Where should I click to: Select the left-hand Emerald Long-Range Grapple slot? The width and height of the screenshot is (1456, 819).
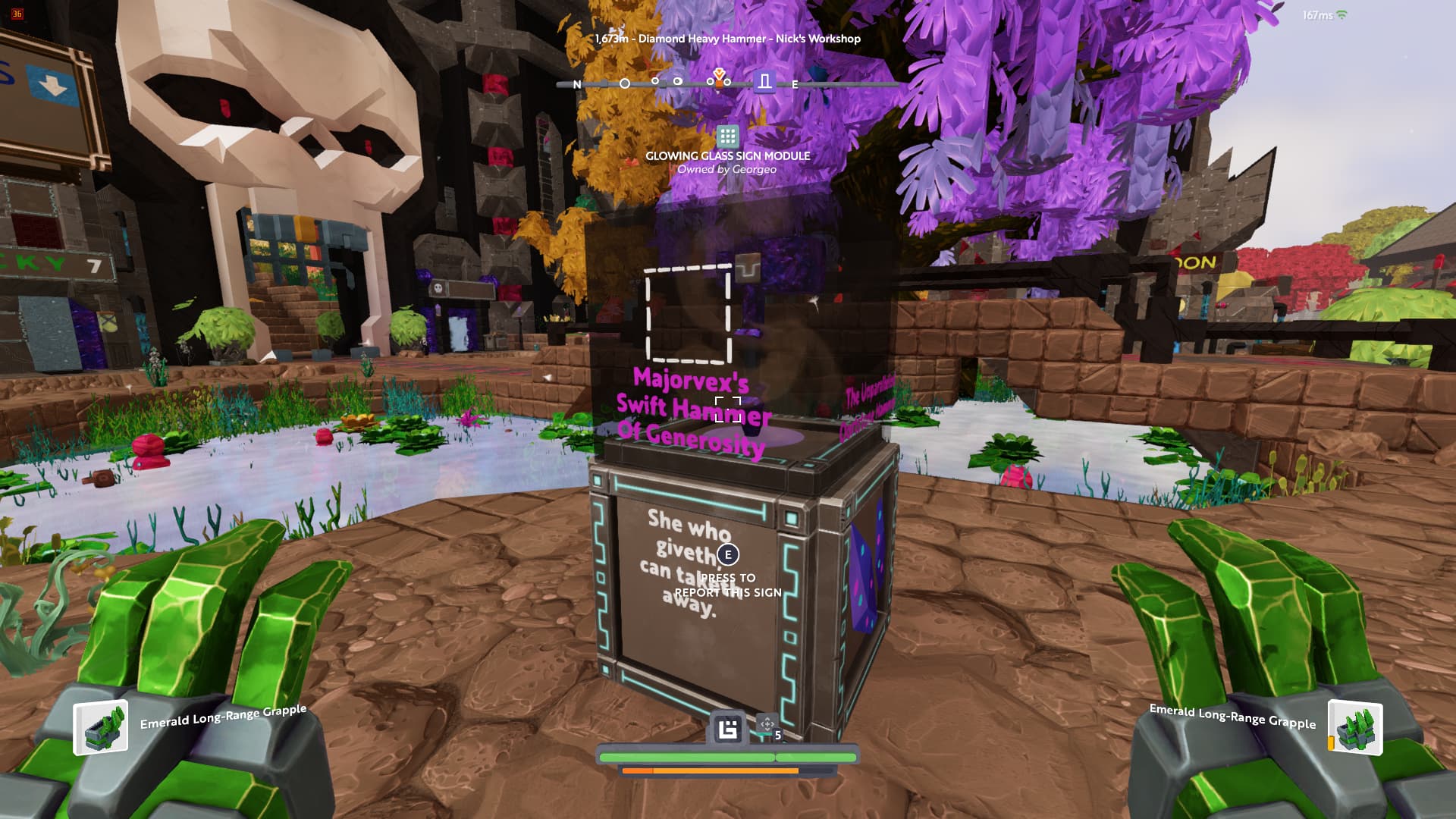coord(100,729)
